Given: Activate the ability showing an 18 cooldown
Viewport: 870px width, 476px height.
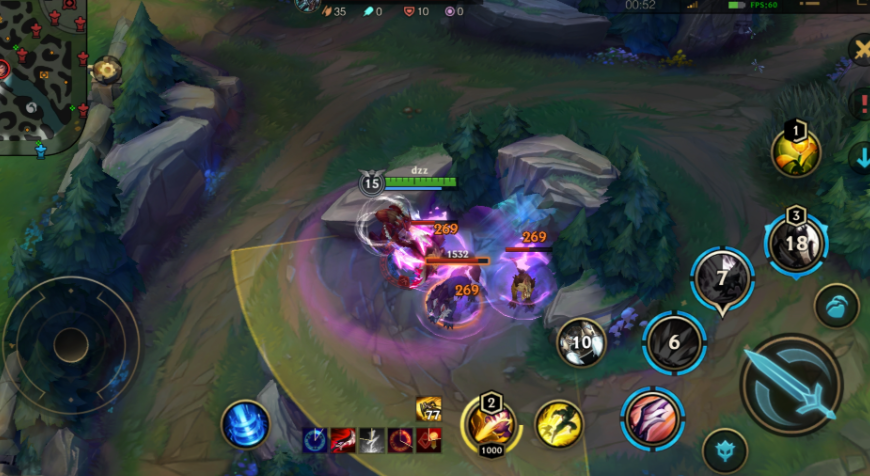Looking at the screenshot, I should 796,243.
